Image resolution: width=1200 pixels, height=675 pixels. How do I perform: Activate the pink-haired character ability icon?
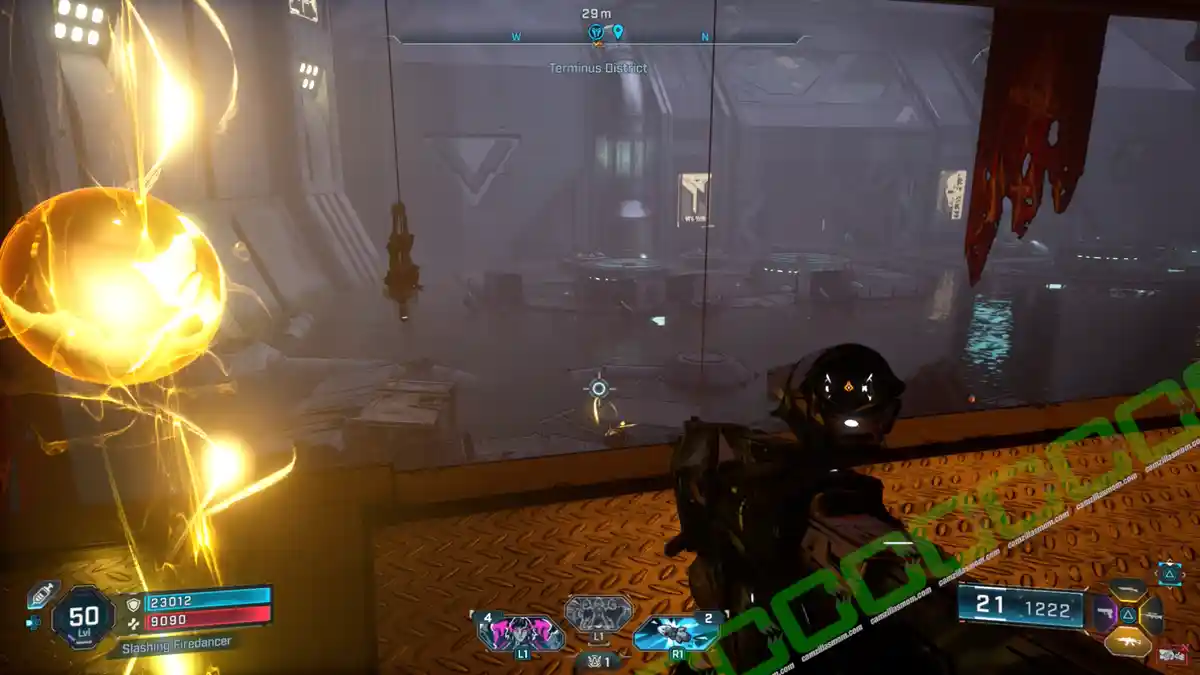522,634
